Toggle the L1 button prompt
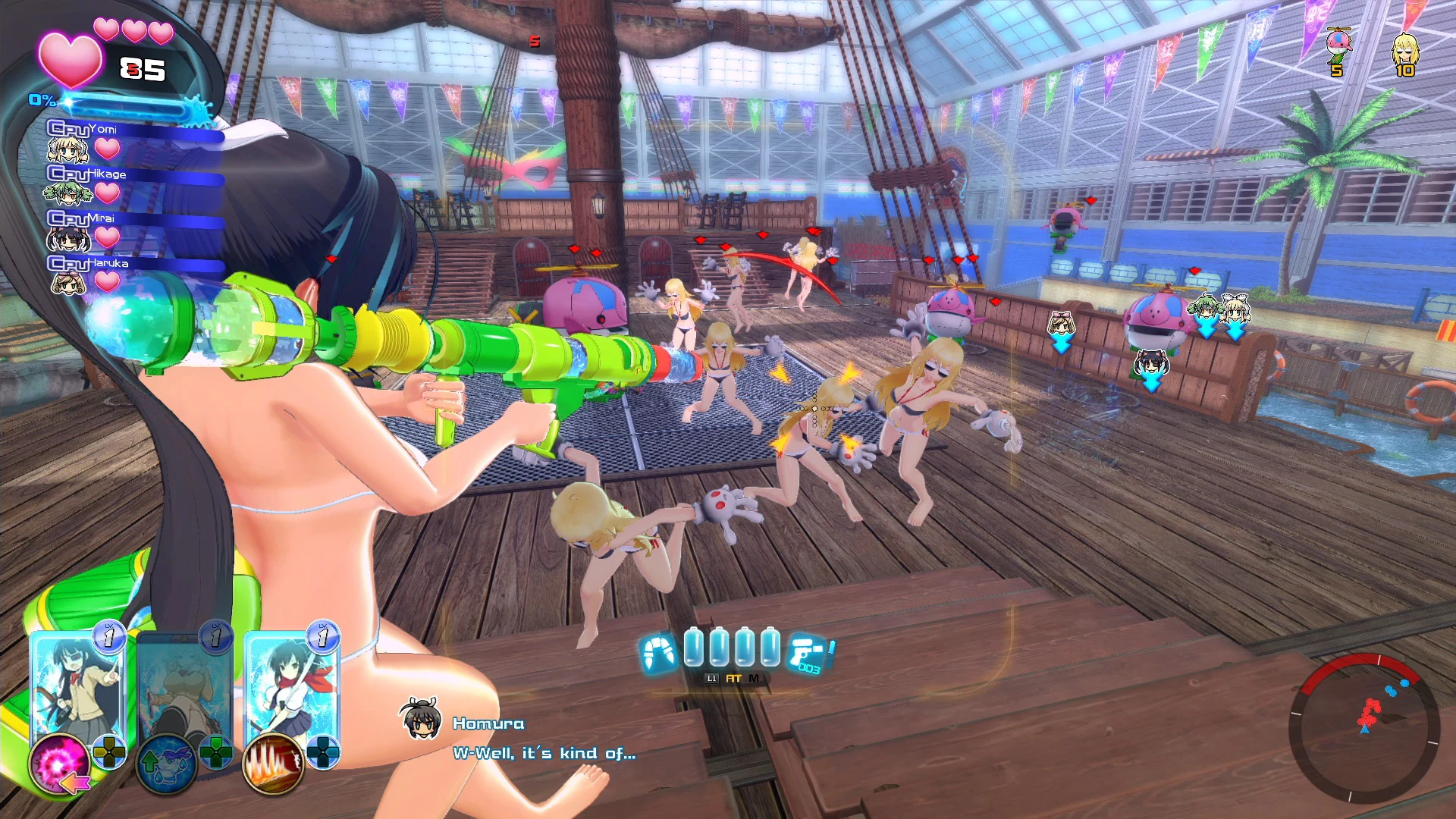The width and height of the screenshot is (1456, 819). (x=711, y=679)
